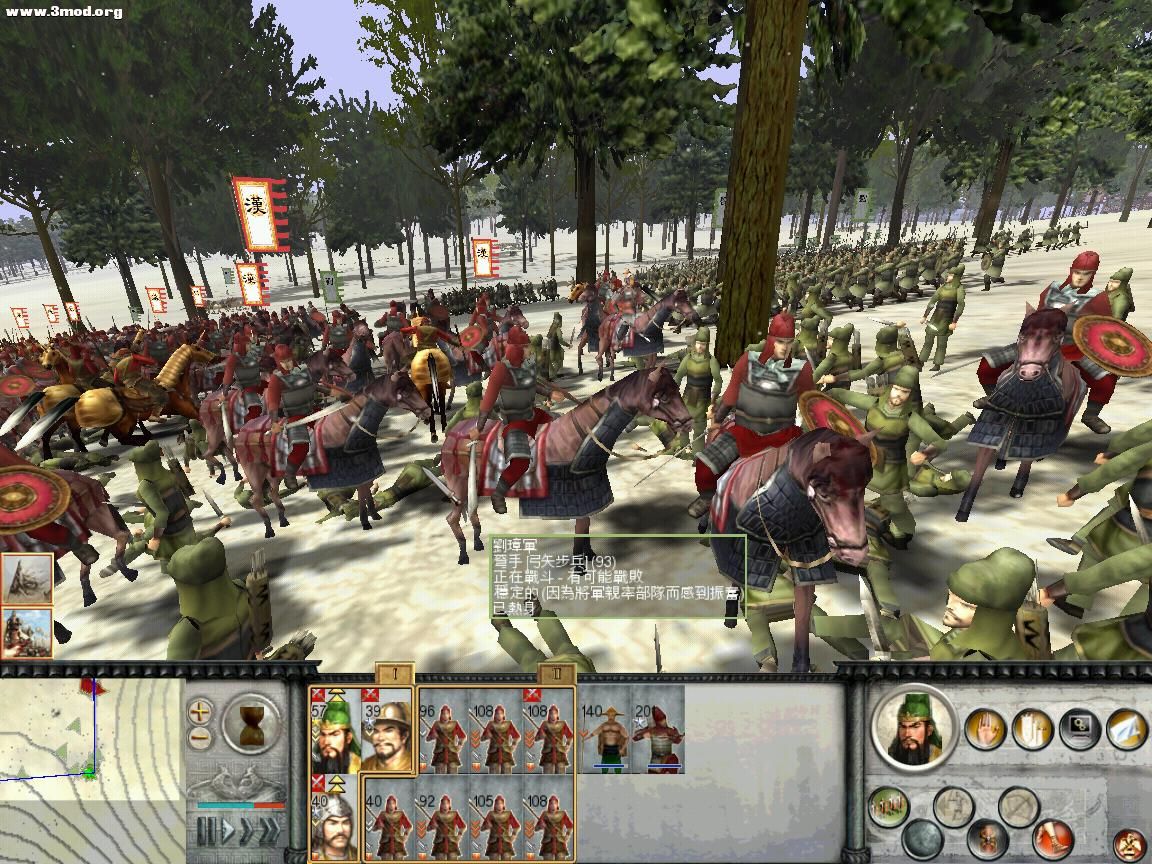Click the white flag withdraw button
1152x864 pixels.
pos(1126,729)
